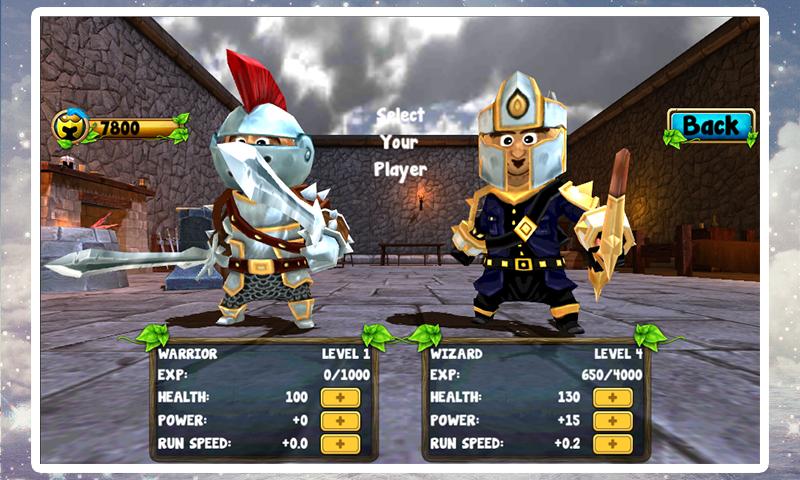
Task: Increase the Wizard's Health stat
Action: (x=612, y=398)
